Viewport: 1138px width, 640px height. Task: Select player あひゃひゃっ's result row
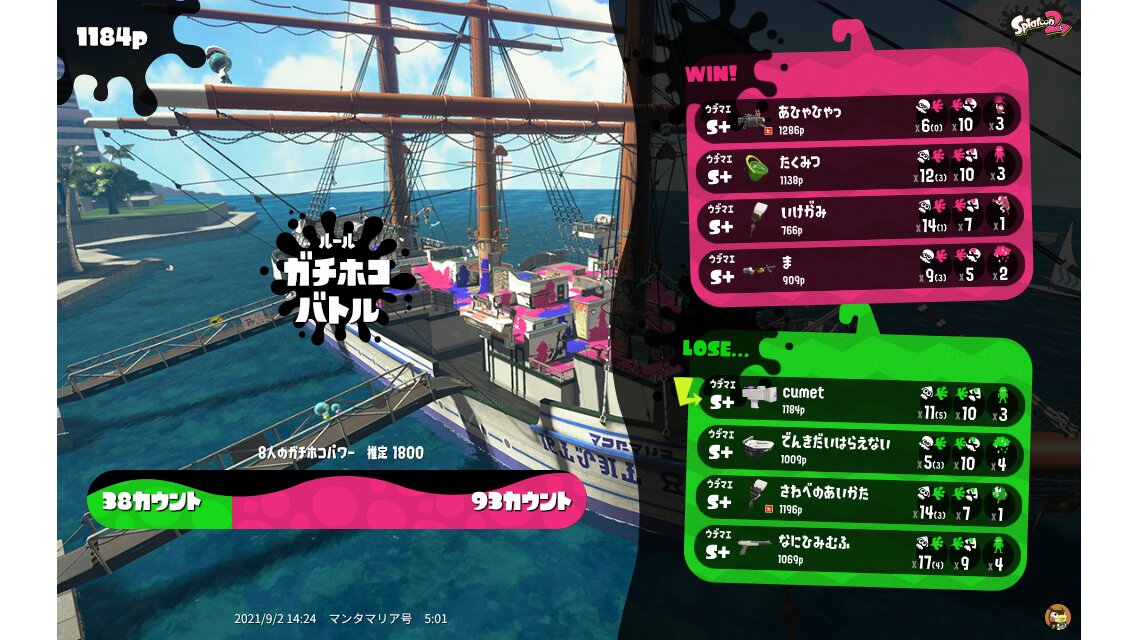coord(859,115)
